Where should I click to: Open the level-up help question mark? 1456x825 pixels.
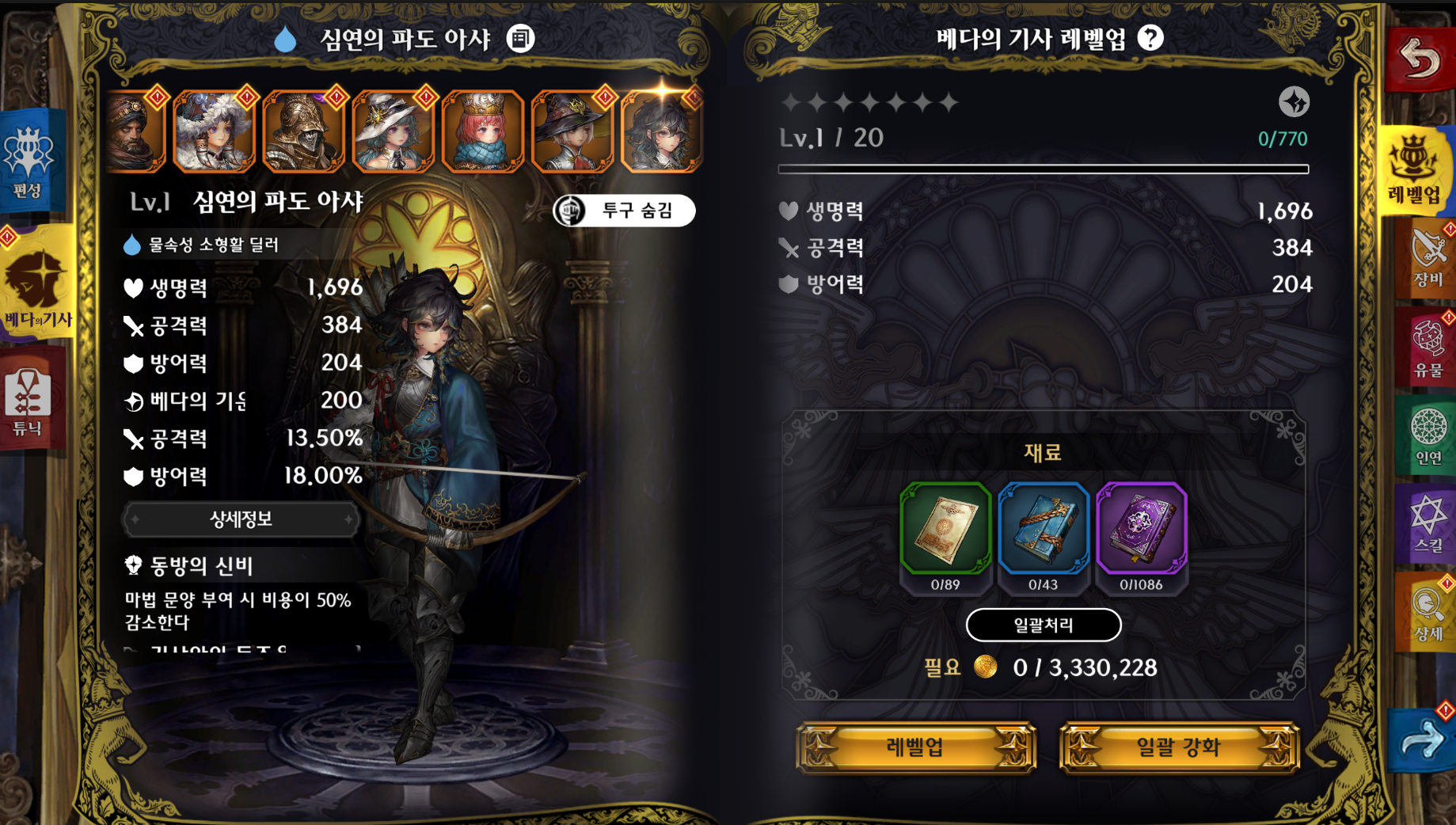pyautogui.click(x=1150, y=38)
